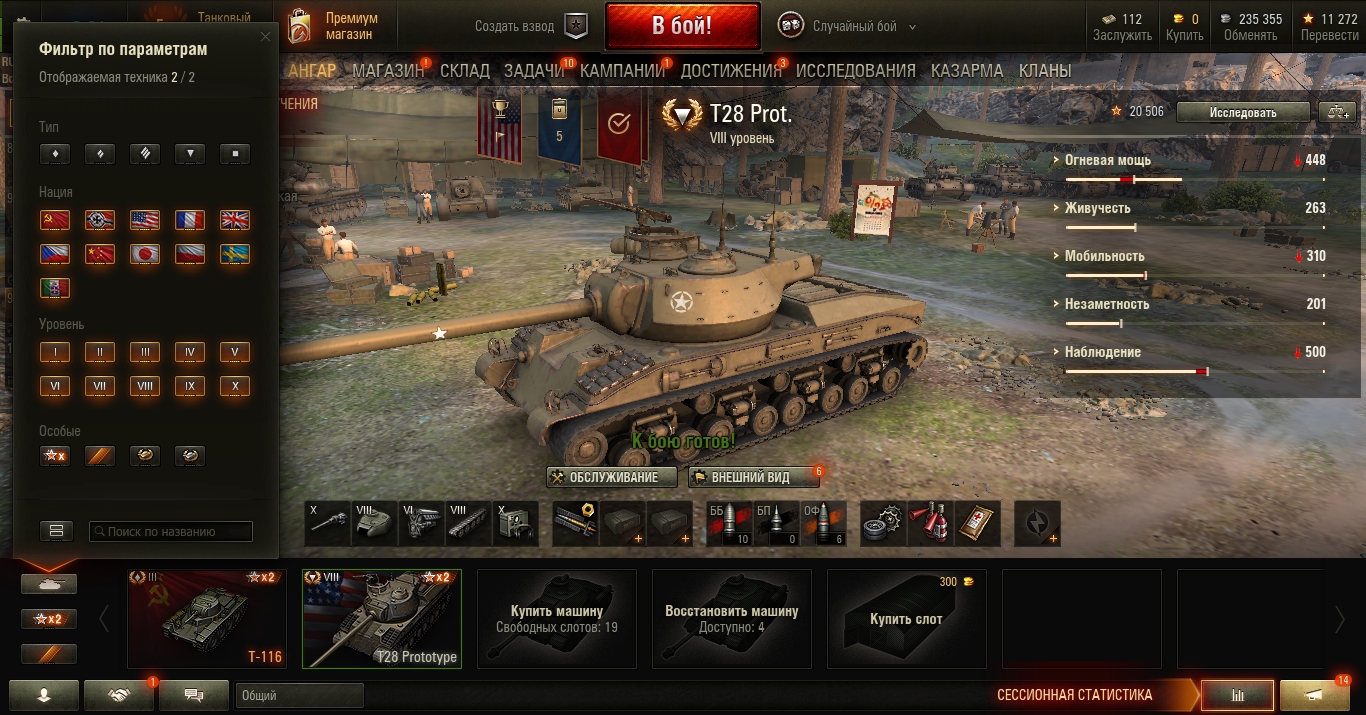1366x715 pixels.
Task: Go to the ИССЛЕДОВАНИЯ tab
Action: point(855,71)
